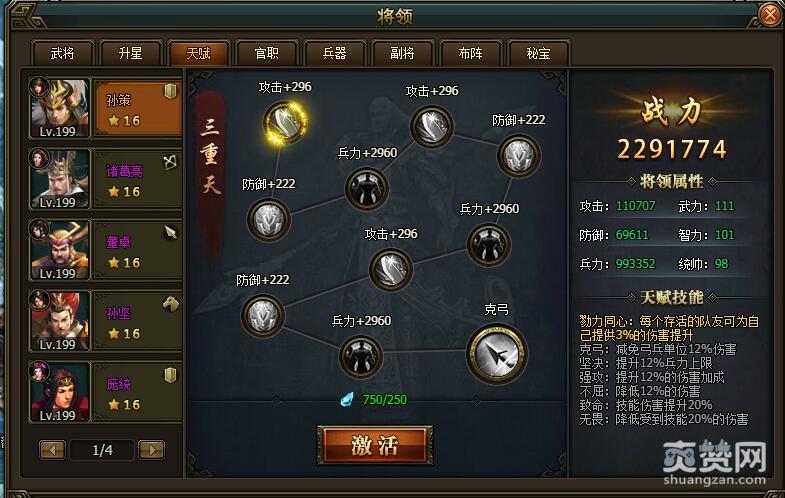Switch to the 官职 tab
Screen dimensions: 785x498
point(266,53)
